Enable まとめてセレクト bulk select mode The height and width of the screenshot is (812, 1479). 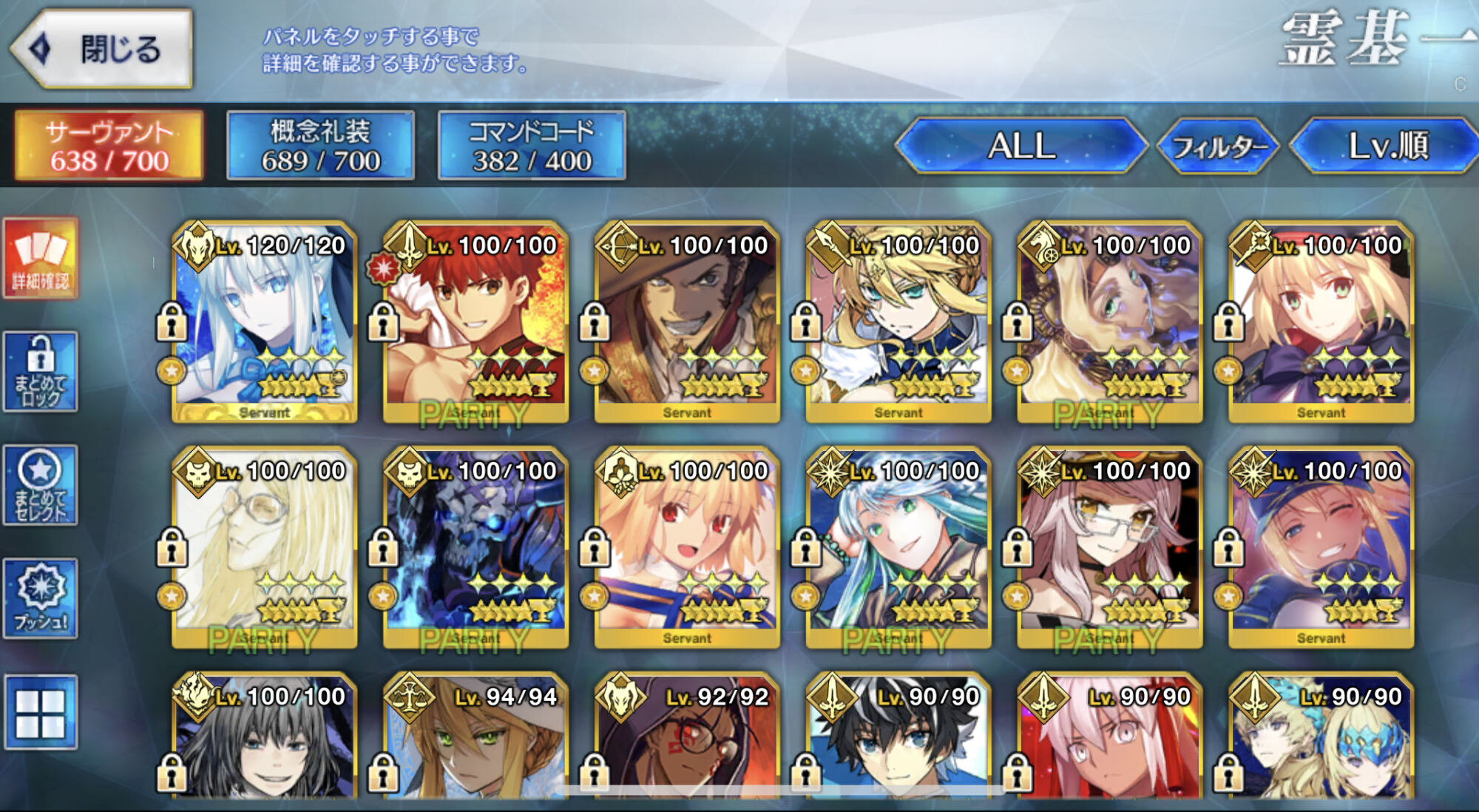pos(41,485)
